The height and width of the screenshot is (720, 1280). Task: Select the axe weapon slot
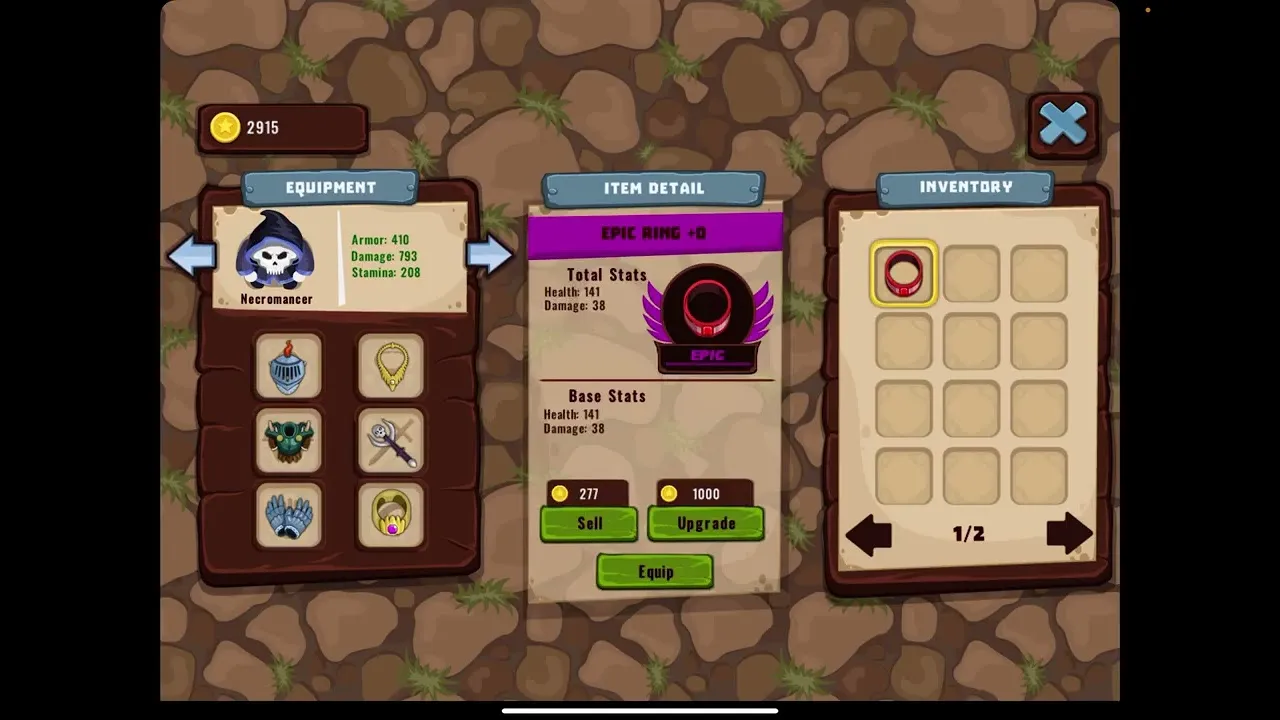(x=391, y=441)
